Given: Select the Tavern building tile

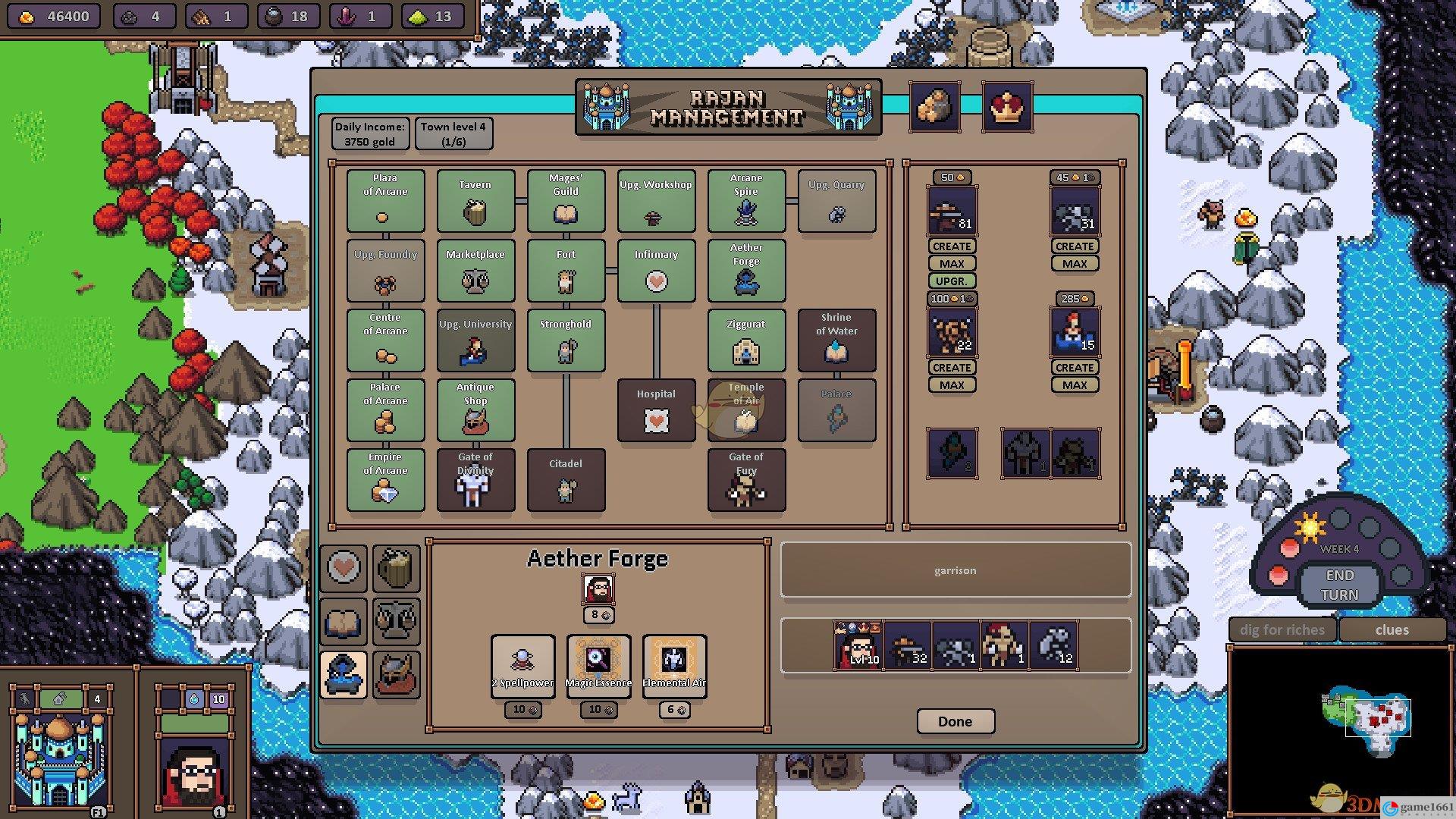Looking at the screenshot, I should coord(475,201).
